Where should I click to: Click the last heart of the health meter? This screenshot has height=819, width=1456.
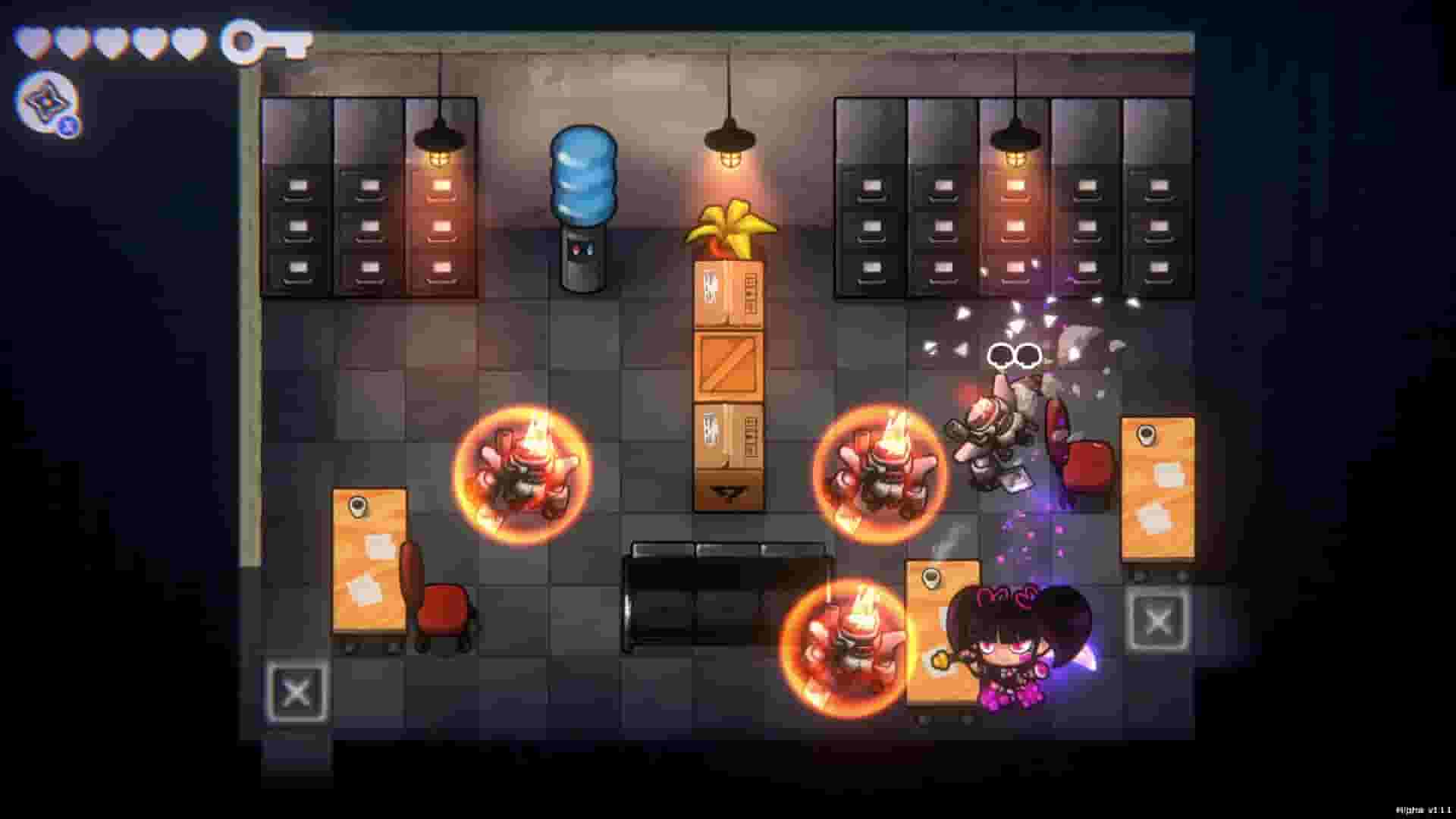[190, 43]
